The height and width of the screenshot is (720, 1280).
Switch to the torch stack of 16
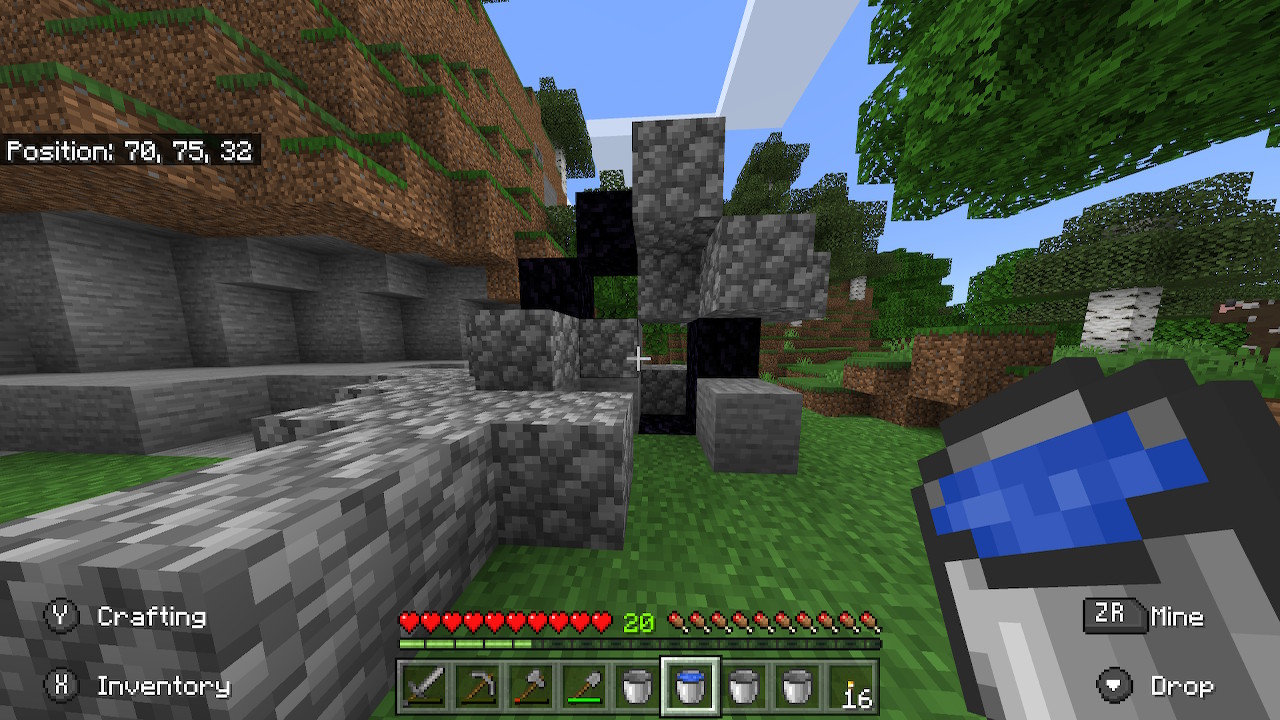pyautogui.click(x=852, y=687)
